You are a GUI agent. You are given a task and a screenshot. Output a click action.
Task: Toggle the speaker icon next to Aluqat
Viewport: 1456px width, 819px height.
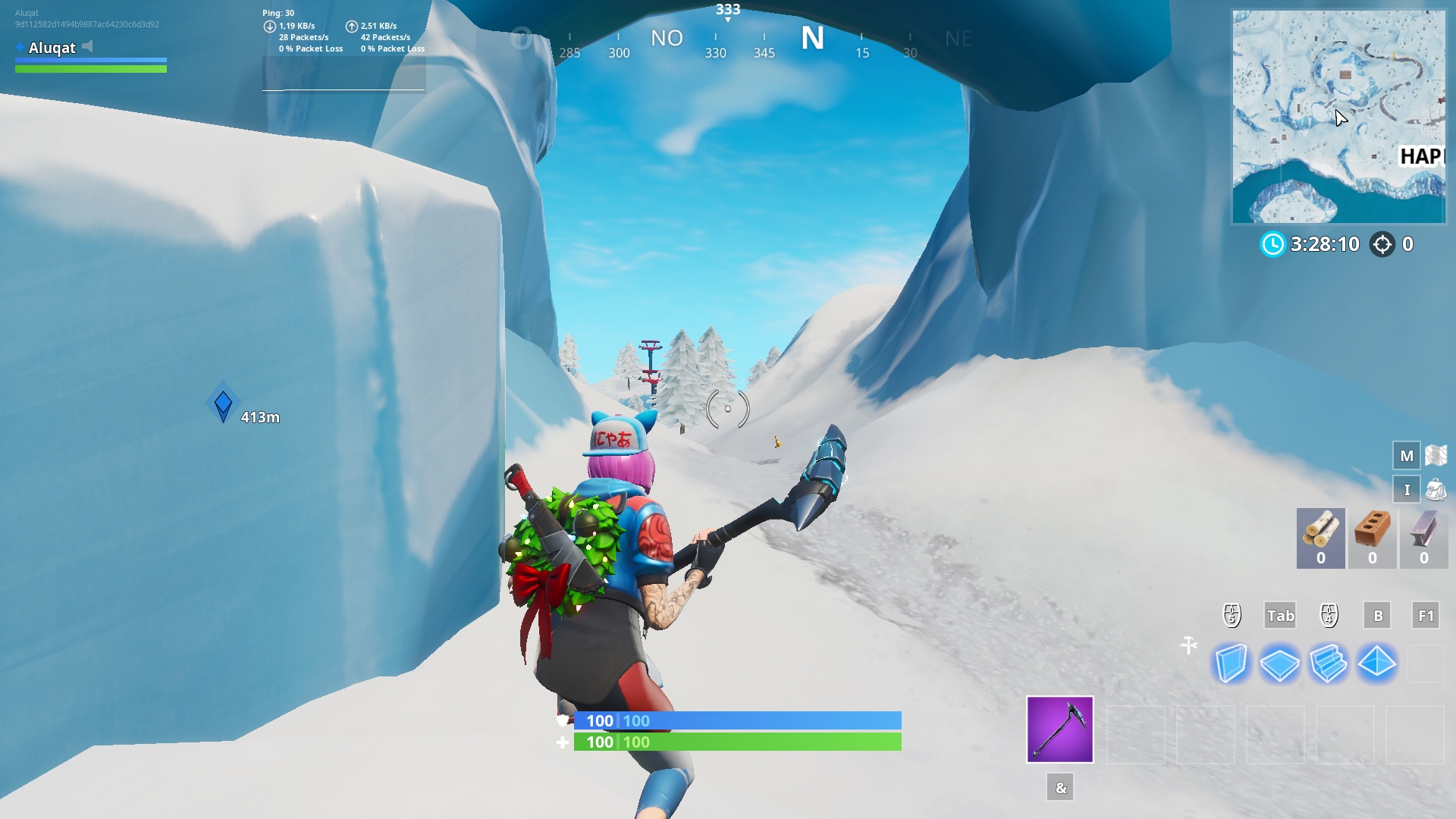click(x=89, y=48)
